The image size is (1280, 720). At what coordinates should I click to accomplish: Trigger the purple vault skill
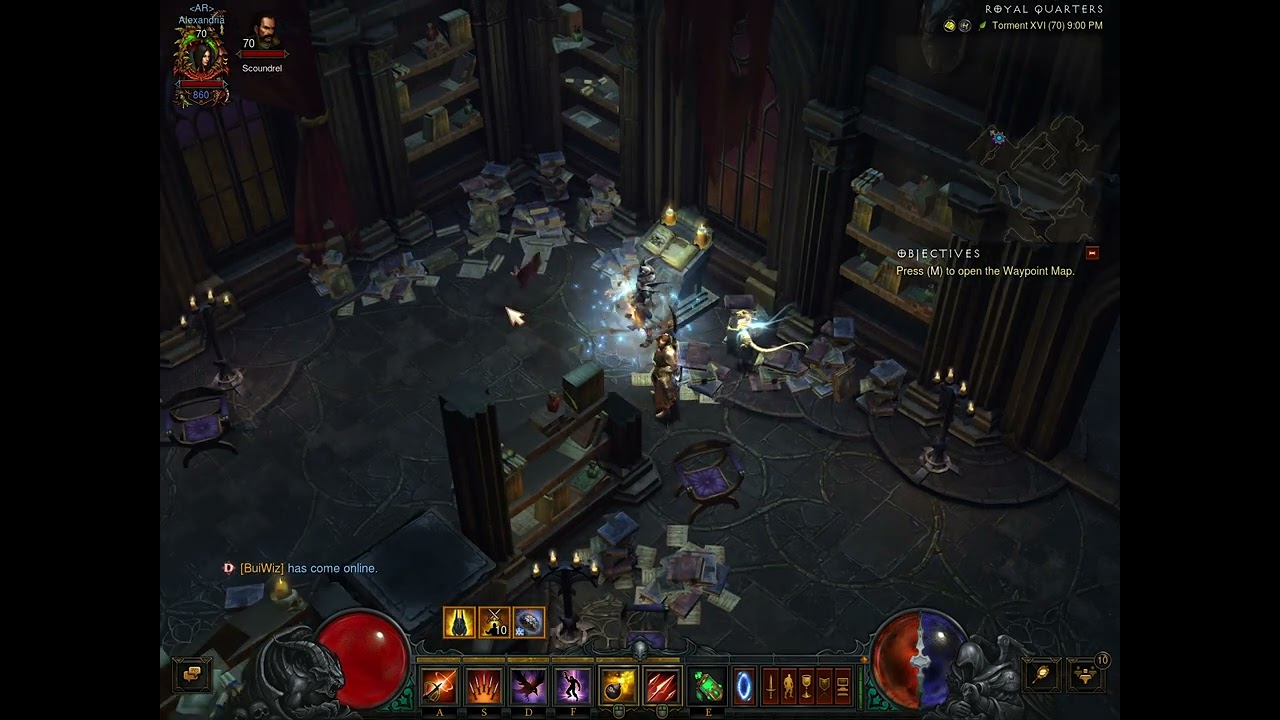click(x=572, y=686)
